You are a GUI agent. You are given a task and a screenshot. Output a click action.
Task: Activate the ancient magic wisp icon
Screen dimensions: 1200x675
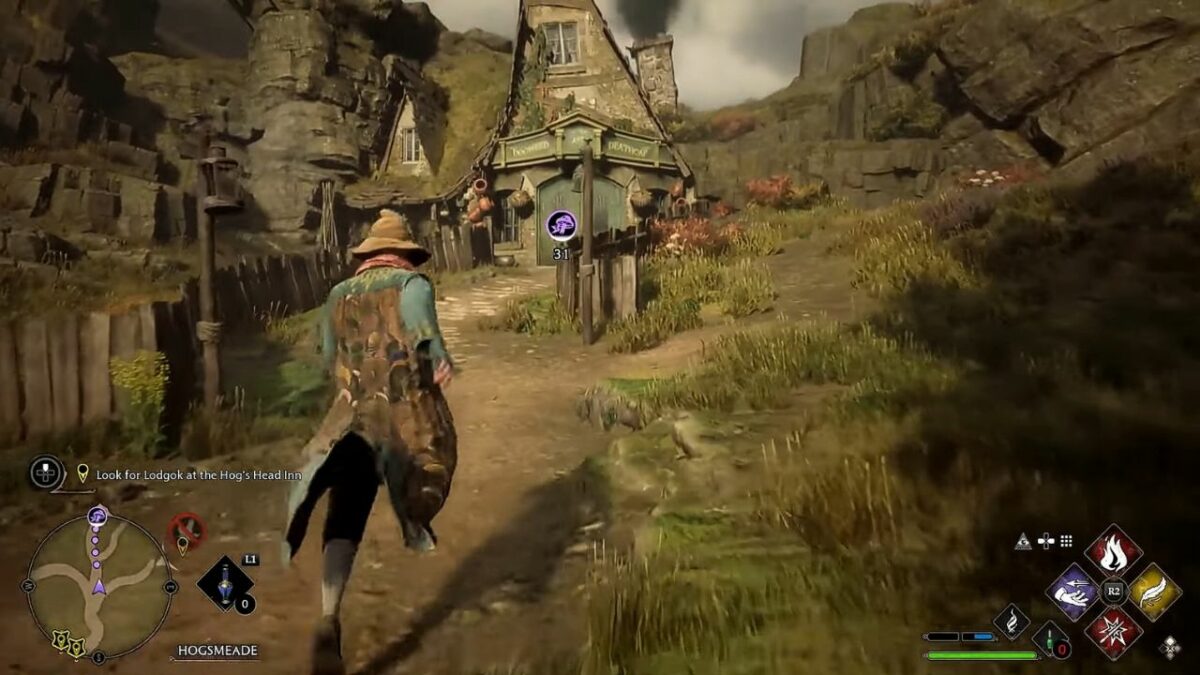point(1011,621)
